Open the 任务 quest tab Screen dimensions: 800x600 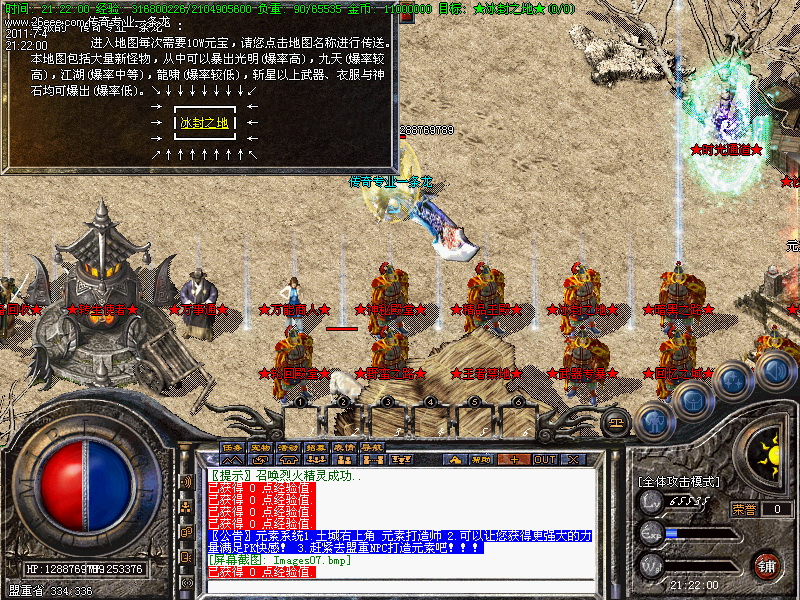click(232, 446)
